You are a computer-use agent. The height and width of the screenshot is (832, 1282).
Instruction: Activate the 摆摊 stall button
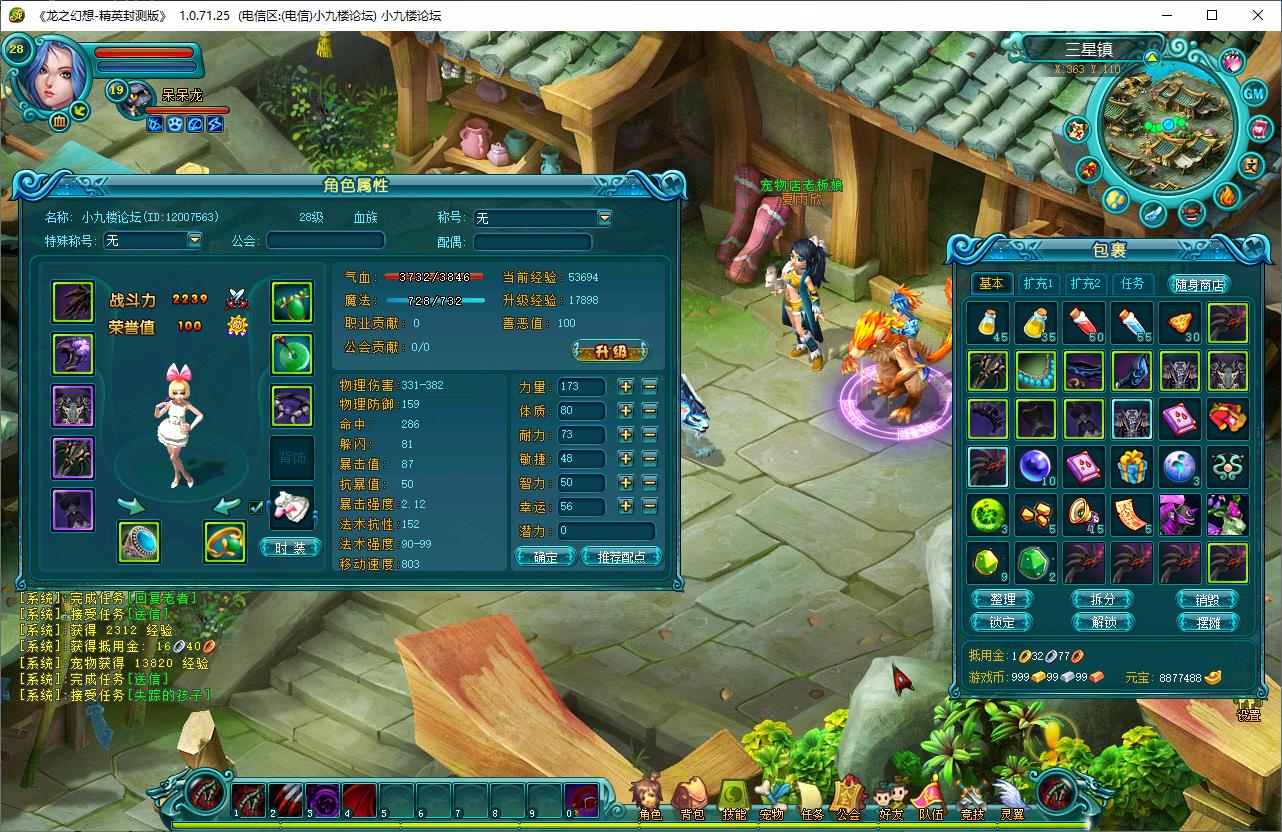coord(1207,622)
